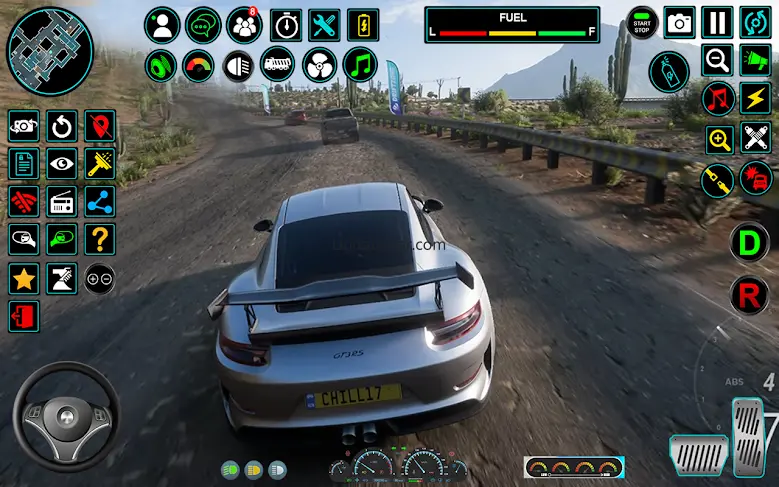Toggle the engine Start Stop button
This screenshot has width=779, height=487.
click(642, 23)
